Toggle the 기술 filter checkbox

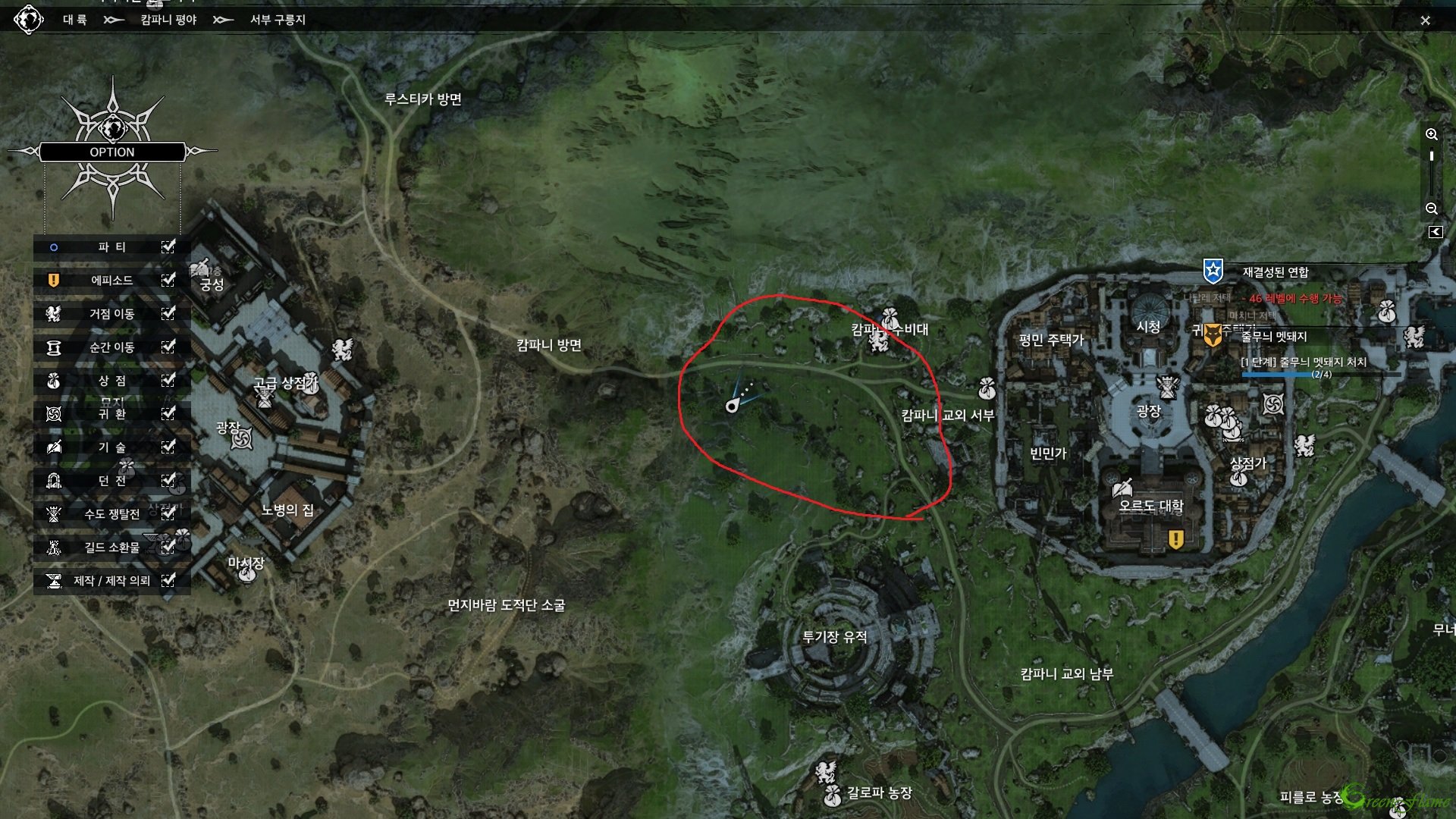click(168, 447)
